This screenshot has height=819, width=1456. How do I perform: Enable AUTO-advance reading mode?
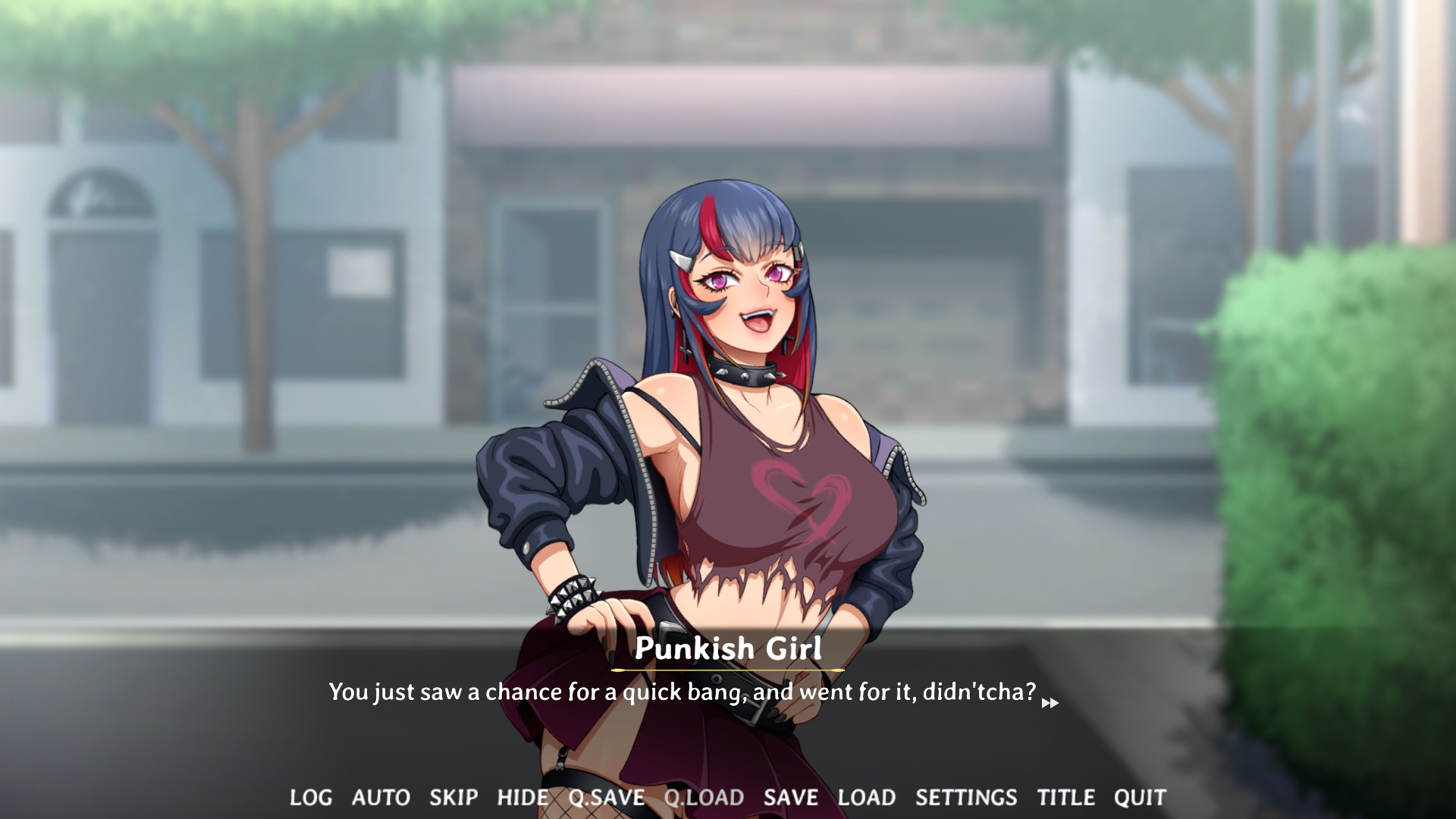click(381, 797)
